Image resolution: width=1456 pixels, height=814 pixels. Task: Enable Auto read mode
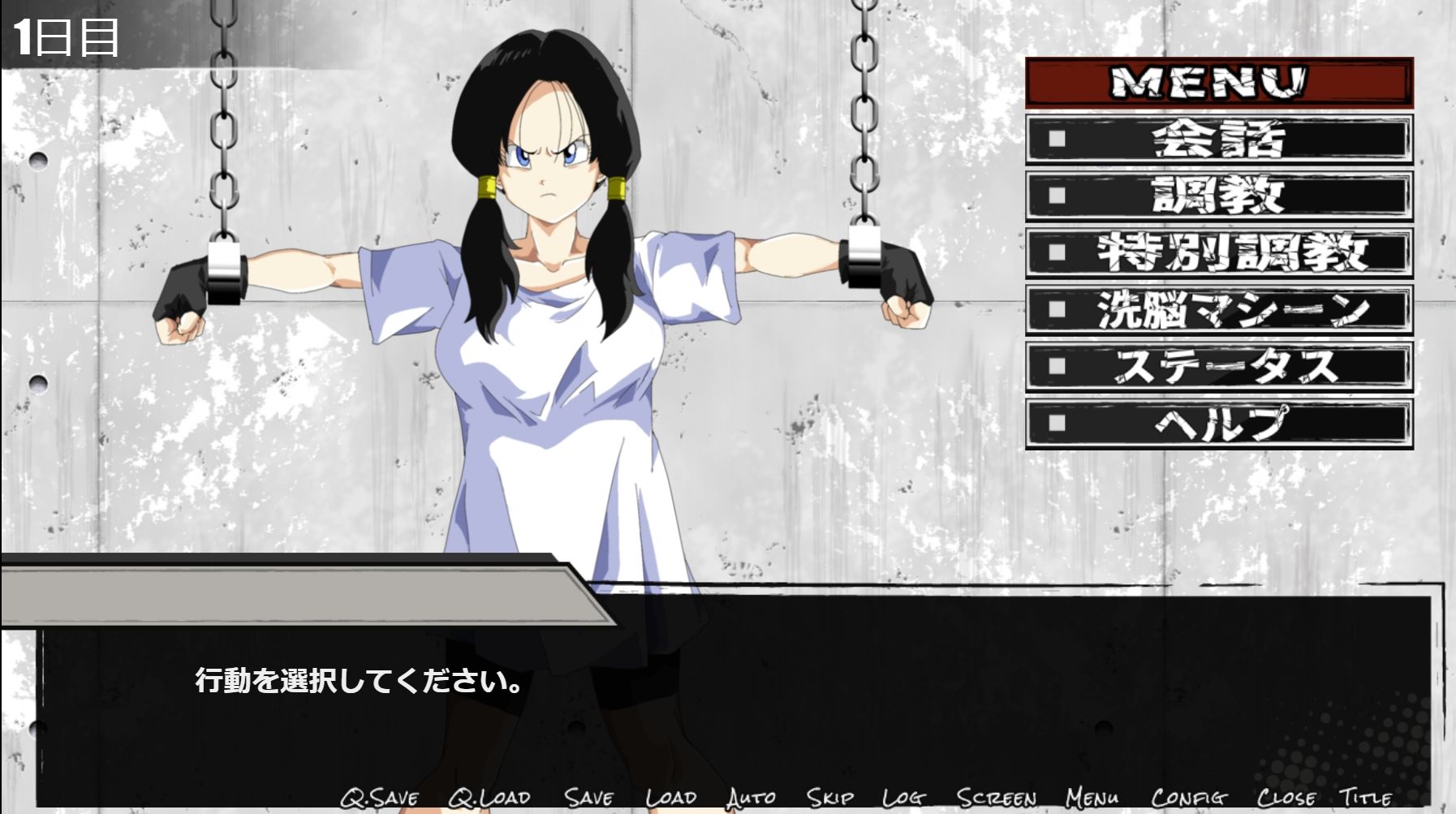(751, 799)
